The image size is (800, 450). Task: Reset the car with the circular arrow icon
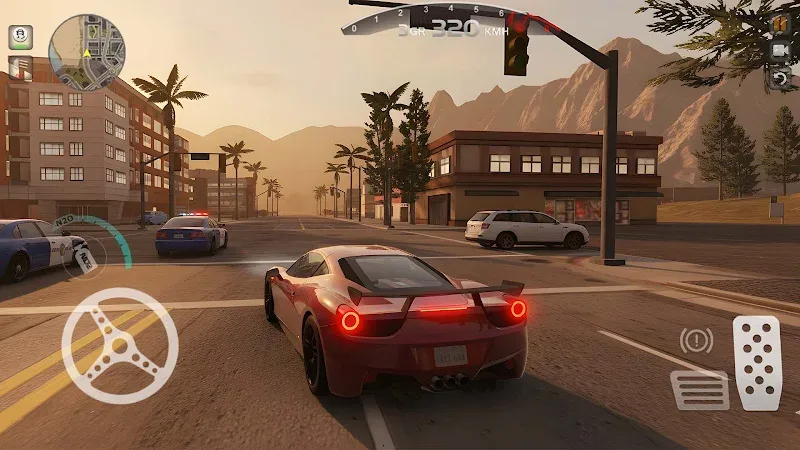click(x=781, y=76)
